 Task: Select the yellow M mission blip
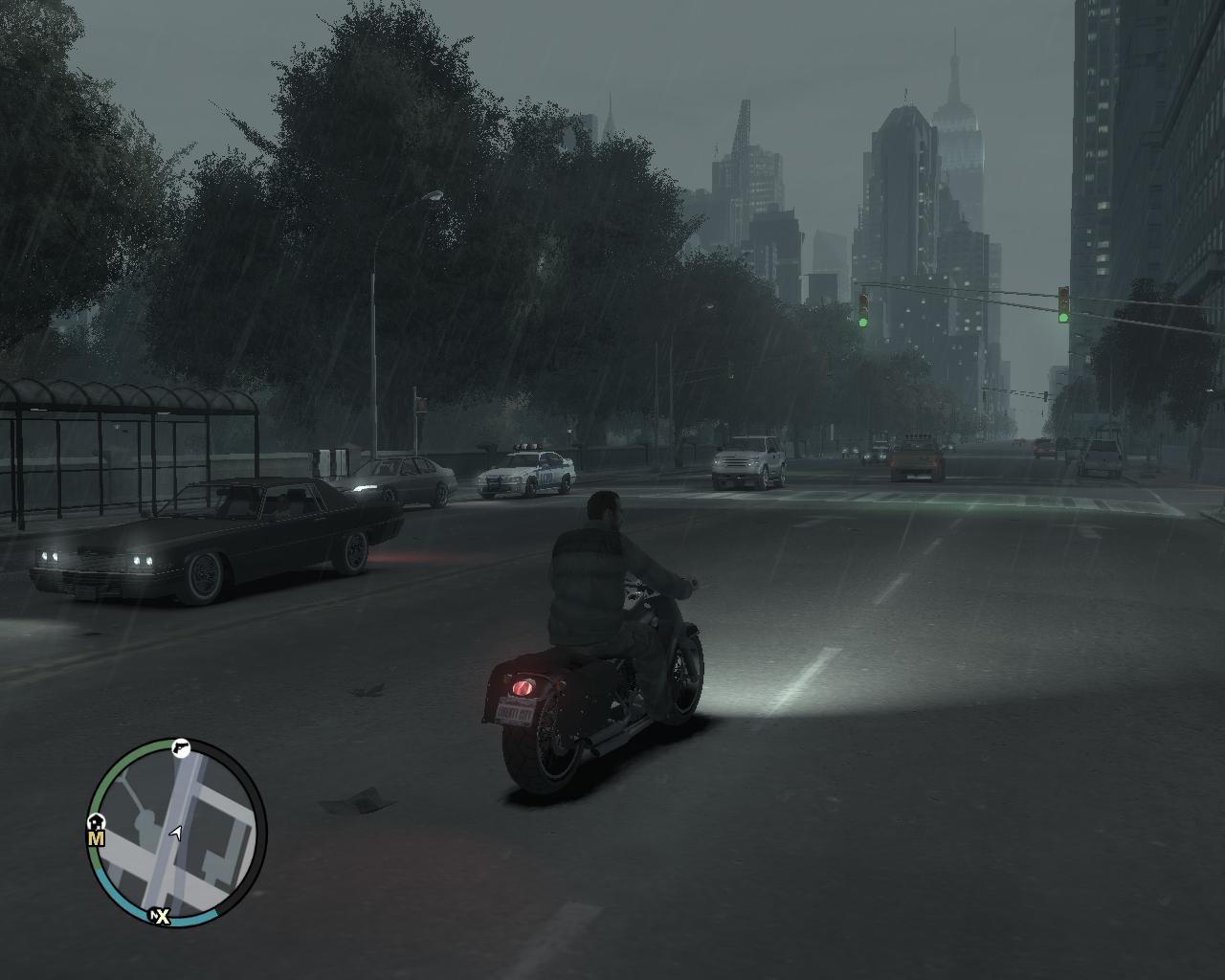(x=96, y=838)
